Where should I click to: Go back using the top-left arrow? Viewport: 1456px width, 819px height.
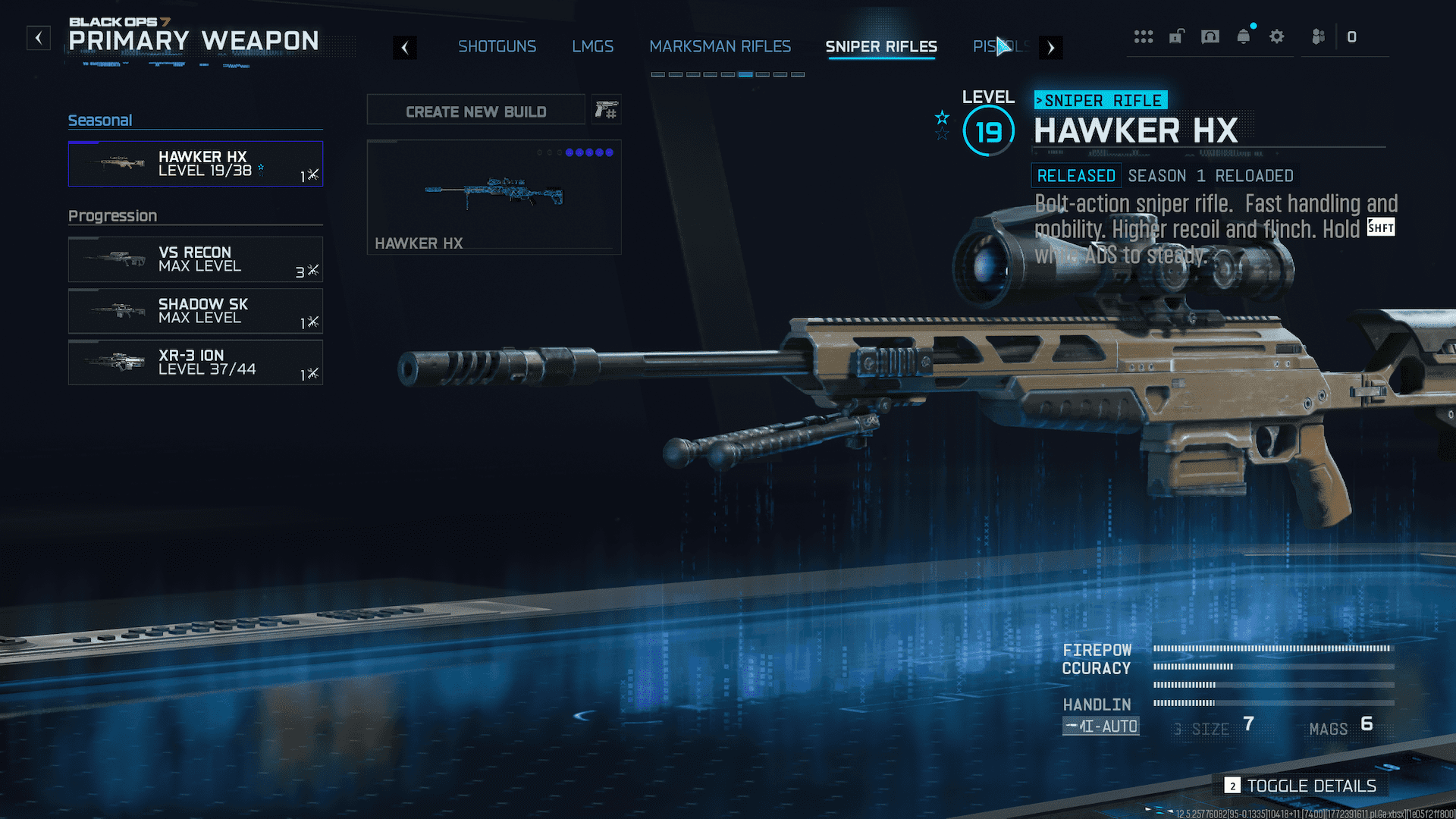point(39,38)
